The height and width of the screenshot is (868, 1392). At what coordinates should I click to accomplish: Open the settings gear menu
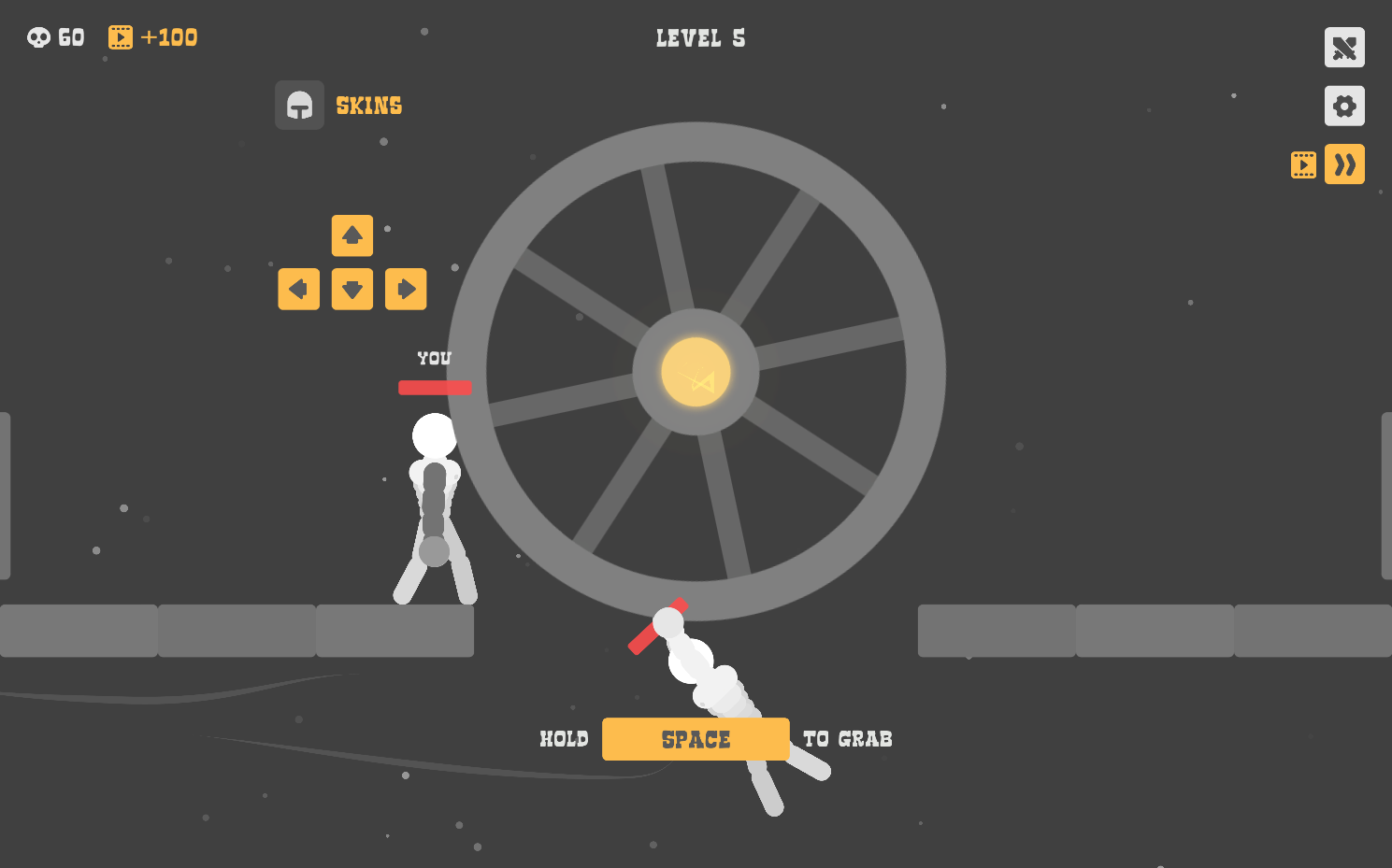pyautogui.click(x=1344, y=106)
